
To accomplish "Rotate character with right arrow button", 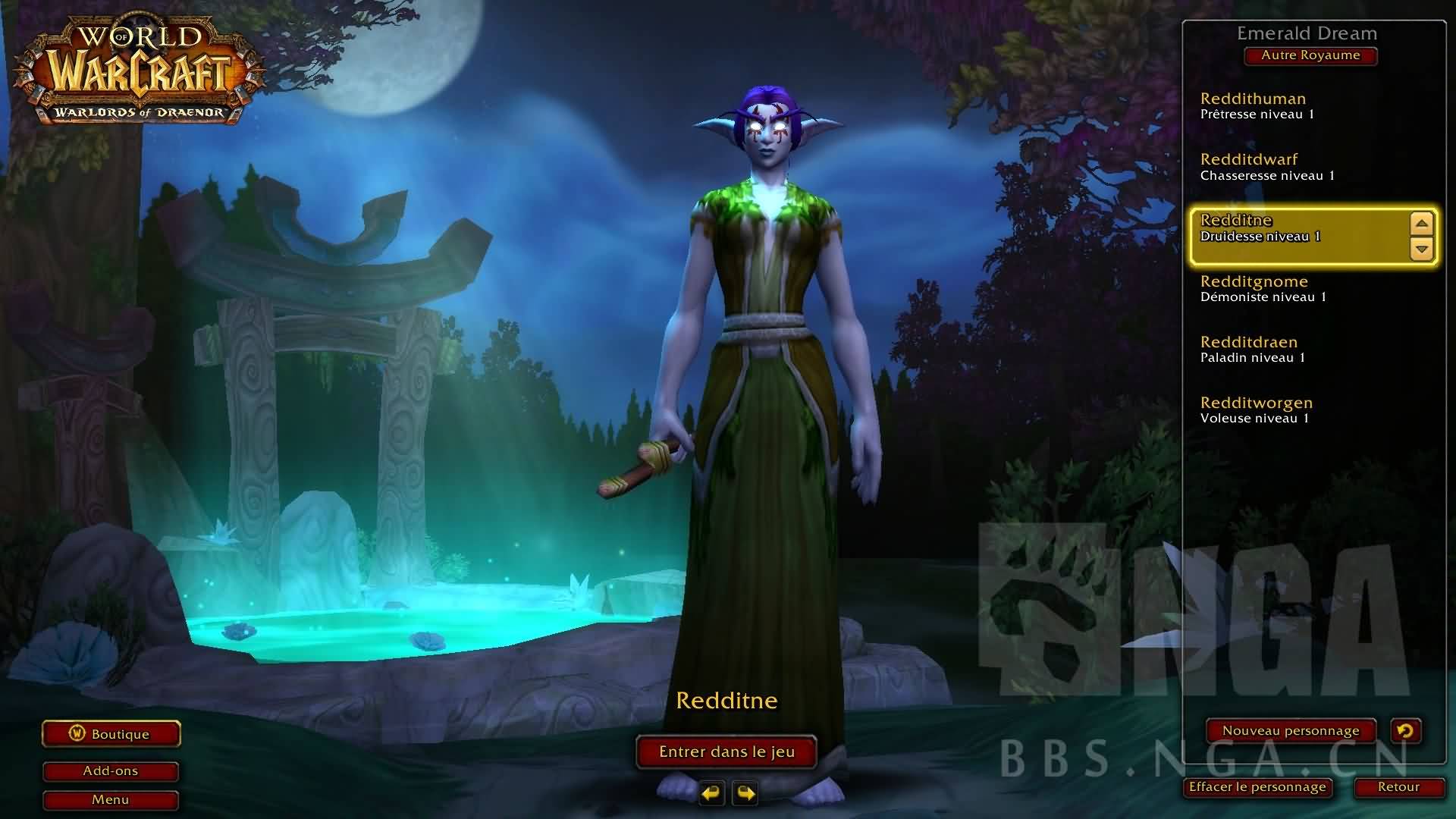I will click(745, 793).
